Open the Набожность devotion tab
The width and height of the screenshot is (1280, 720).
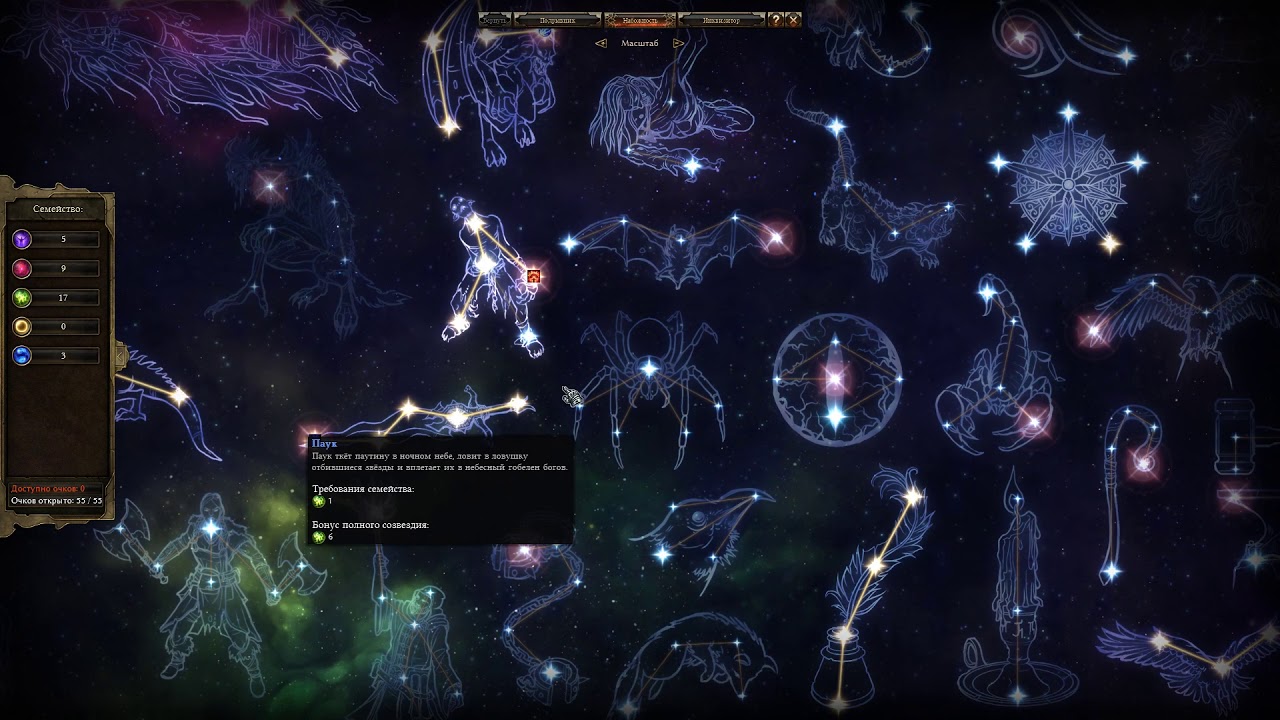click(x=640, y=20)
